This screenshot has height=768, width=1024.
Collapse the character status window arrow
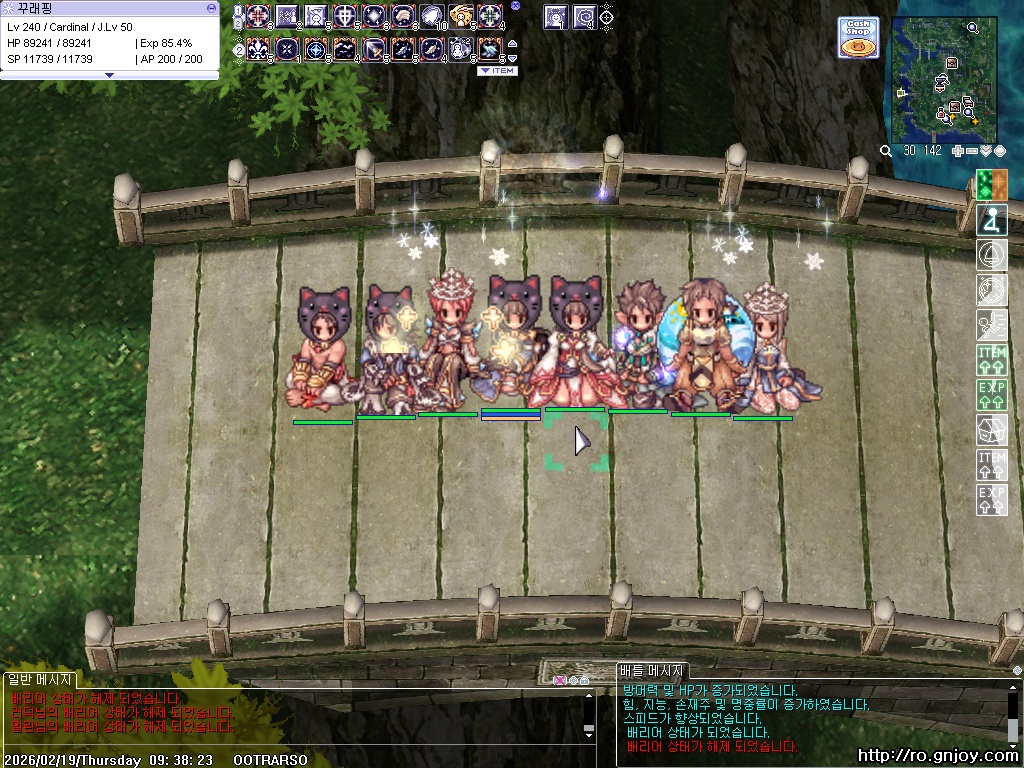pos(109,75)
